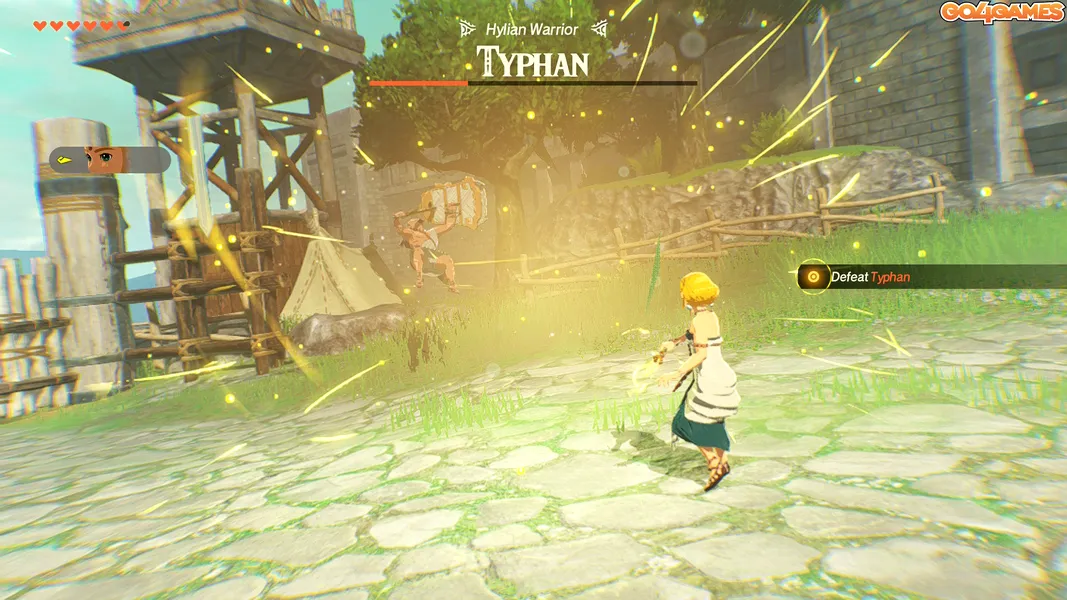Click the GO4GAMES watermark logo
Viewport: 1067px width, 600px height.
click(x=1001, y=12)
